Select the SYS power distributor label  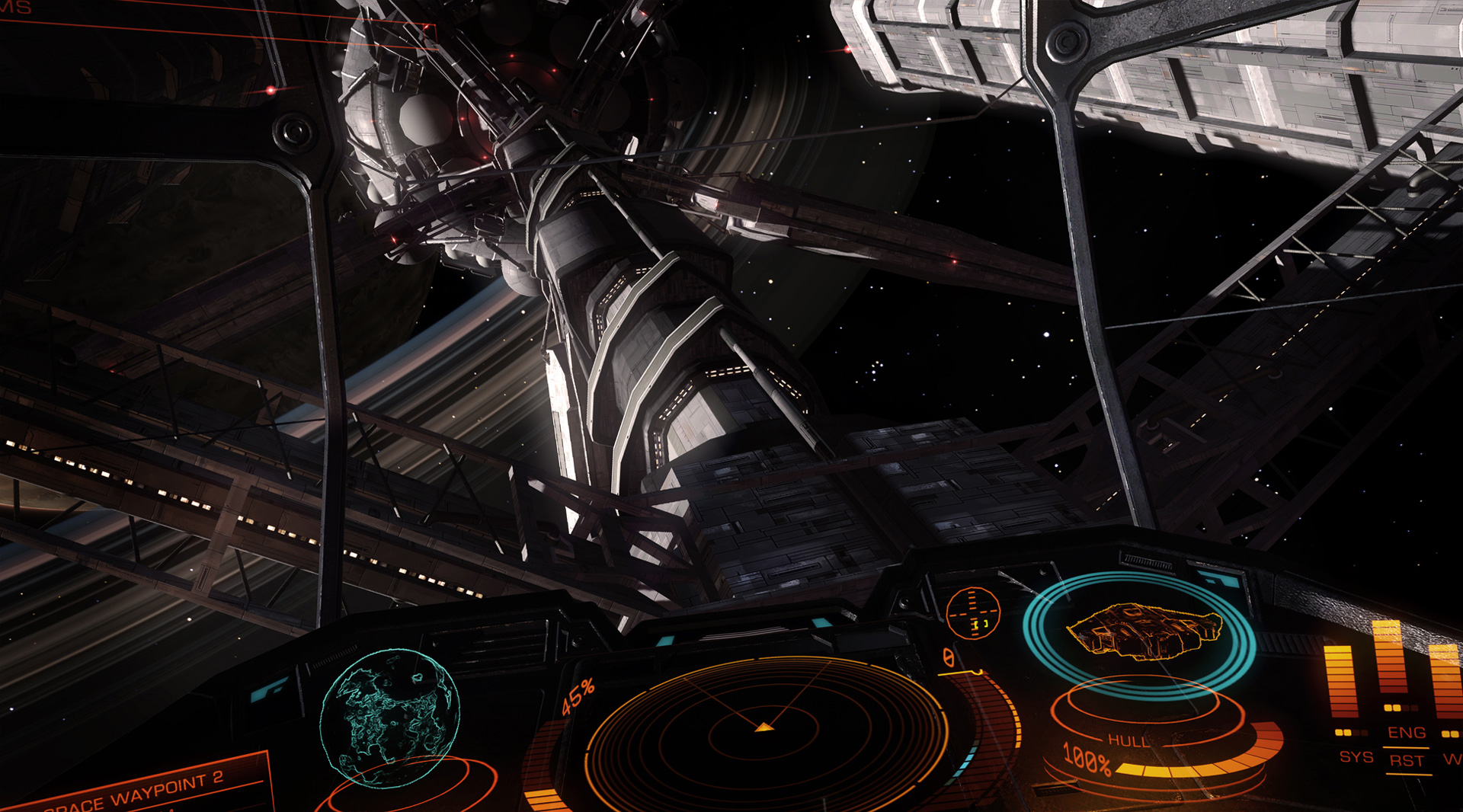click(x=1356, y=757)
